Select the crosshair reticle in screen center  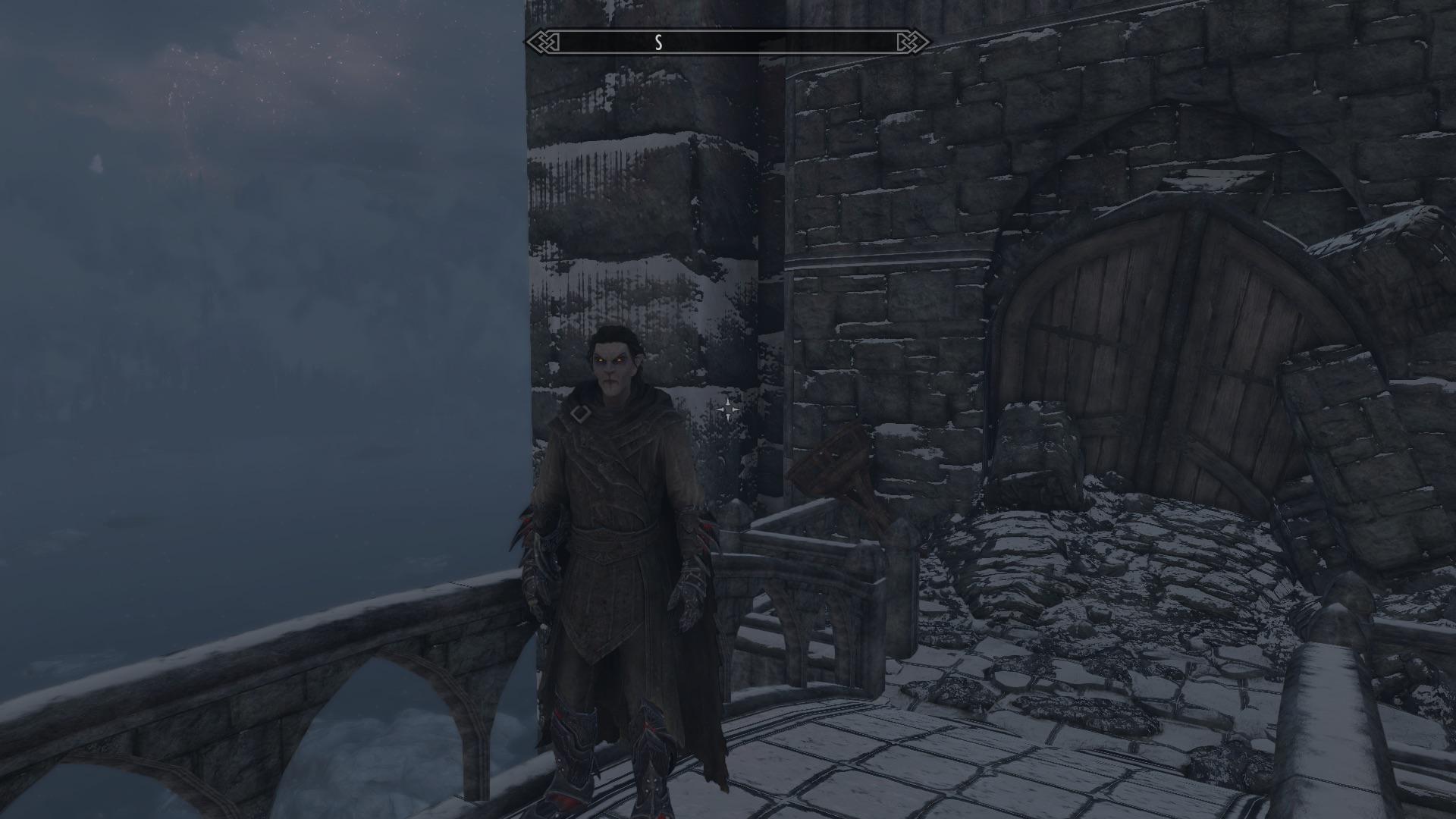730,409
